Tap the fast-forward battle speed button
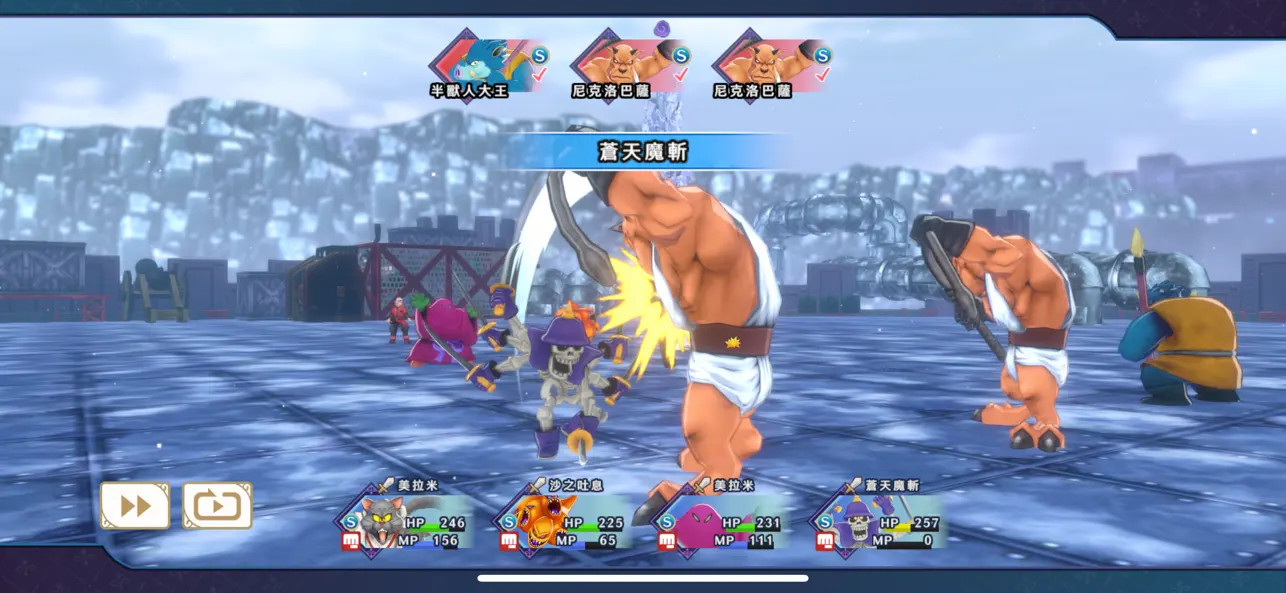 [135, 506]
